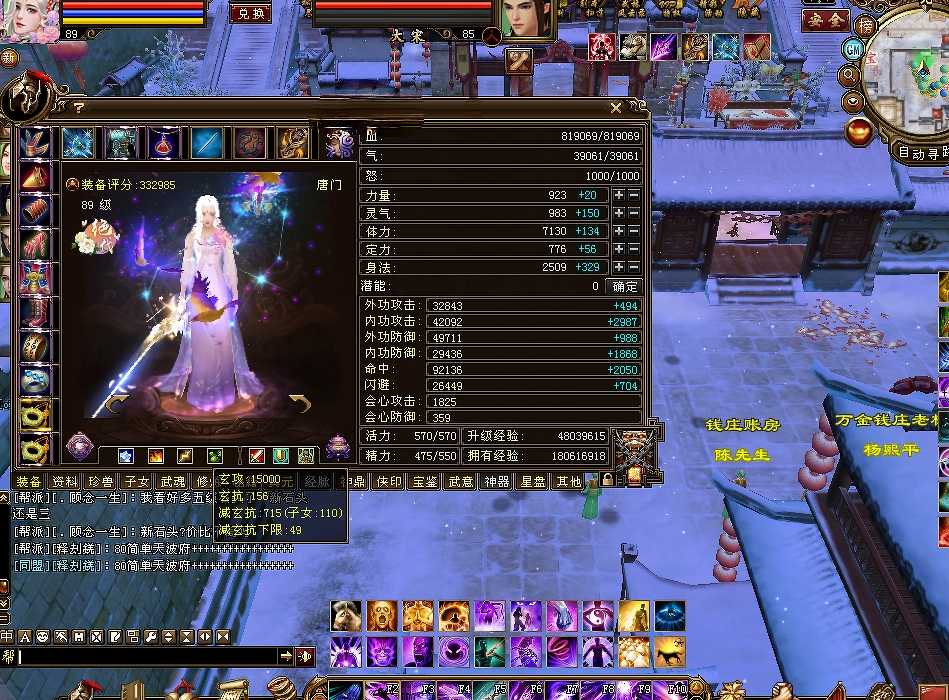Click the 兑换 exchange button
Screen dimensions: 949x700
(x=250, y=13)
